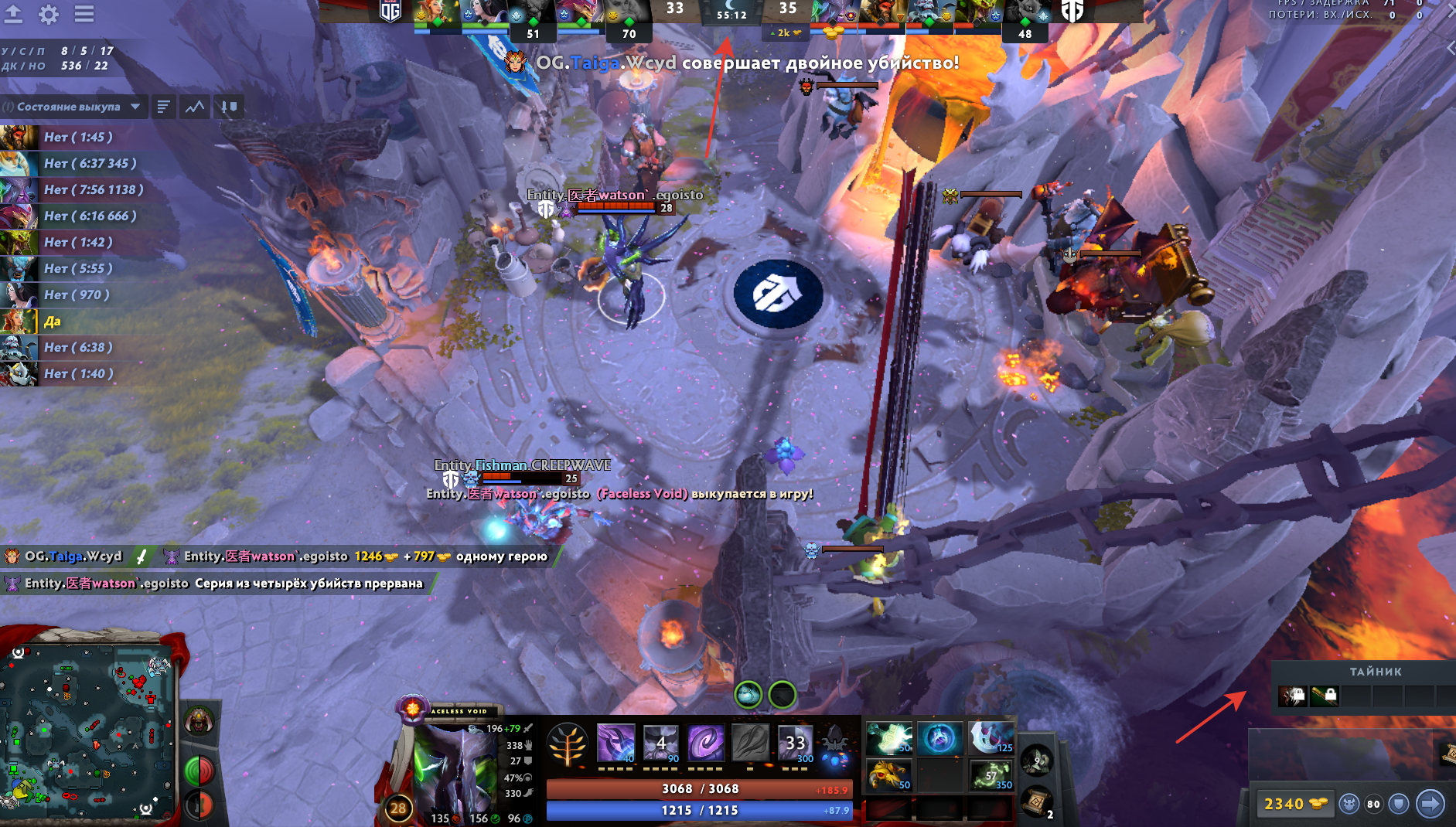This screenshot has height=827, width=1456.
Task: Activate the Time Walk ability
Action: [x=616, y=743]
